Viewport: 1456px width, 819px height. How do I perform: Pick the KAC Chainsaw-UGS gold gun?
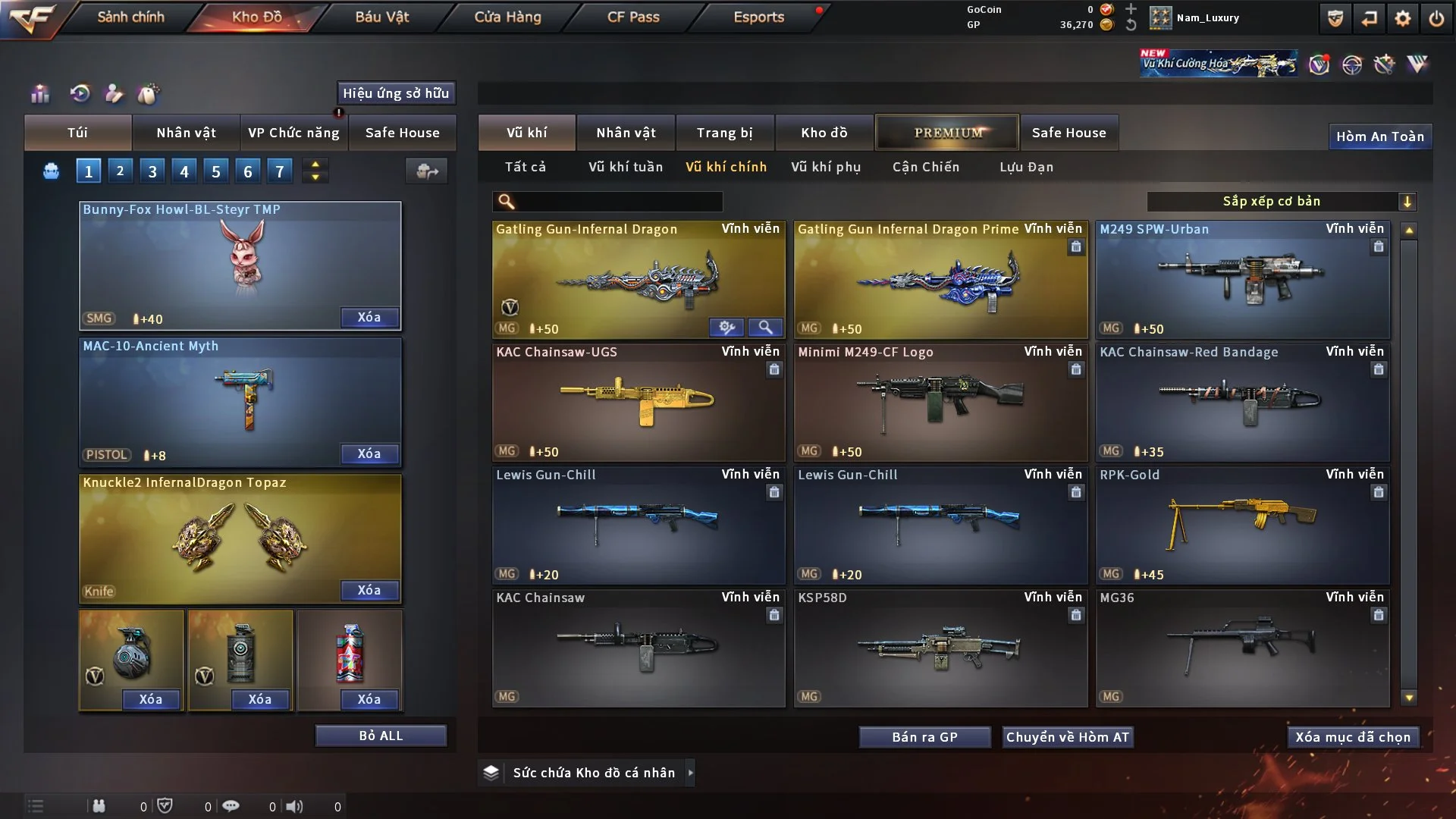[x=638, y=402]
